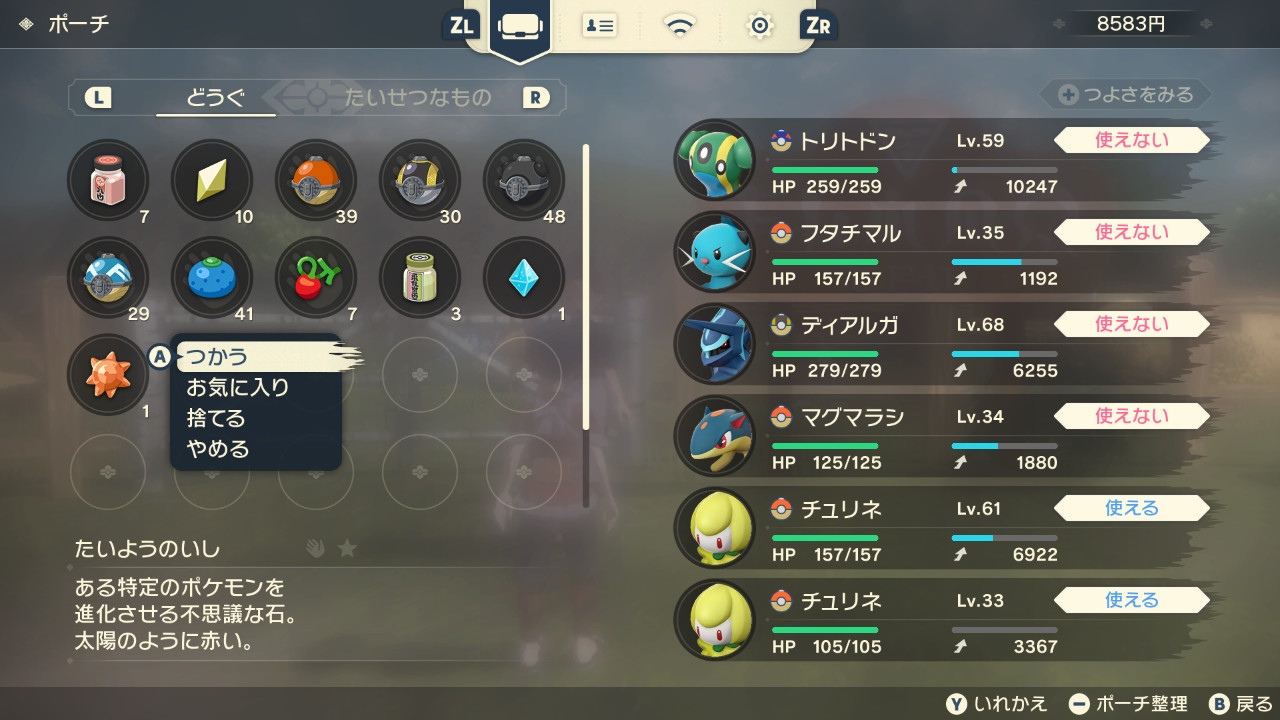Image resolution: width=1280 pixels, height=720 pixels.
Task: Switch to the trainer card tab
Action: pyautogui.click(x=600, y=26)
